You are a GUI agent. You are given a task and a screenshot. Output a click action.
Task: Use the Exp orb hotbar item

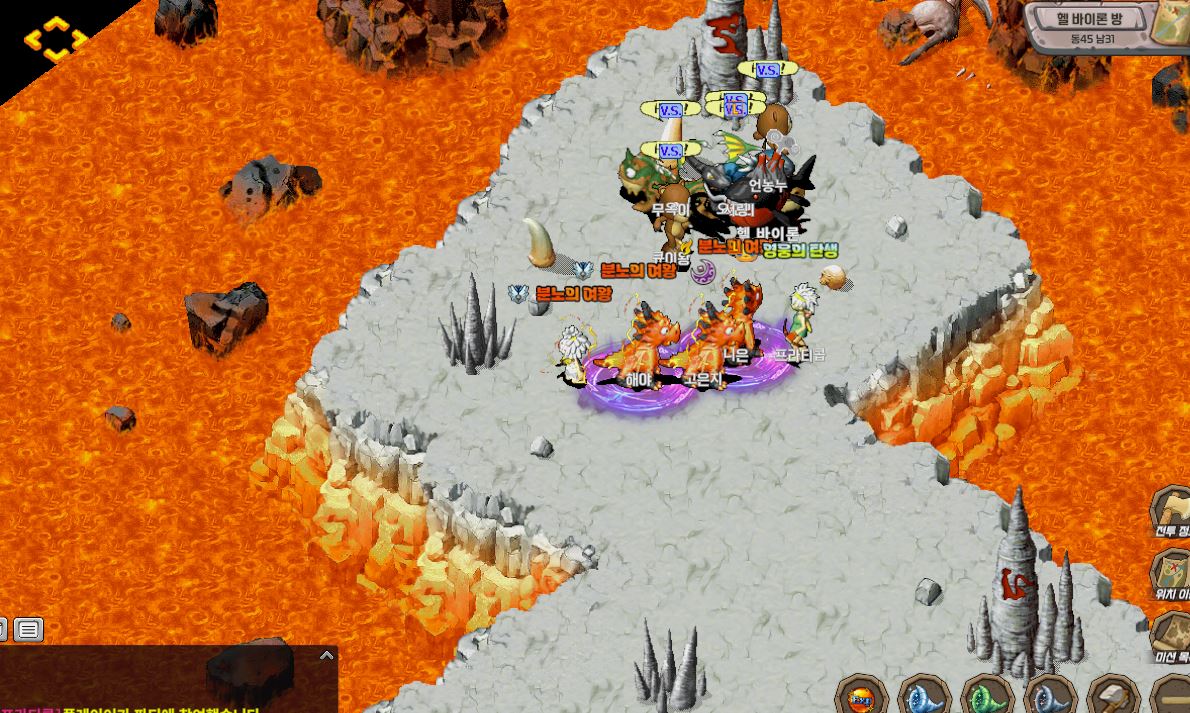pyautogui.click(x=862, y=696)
